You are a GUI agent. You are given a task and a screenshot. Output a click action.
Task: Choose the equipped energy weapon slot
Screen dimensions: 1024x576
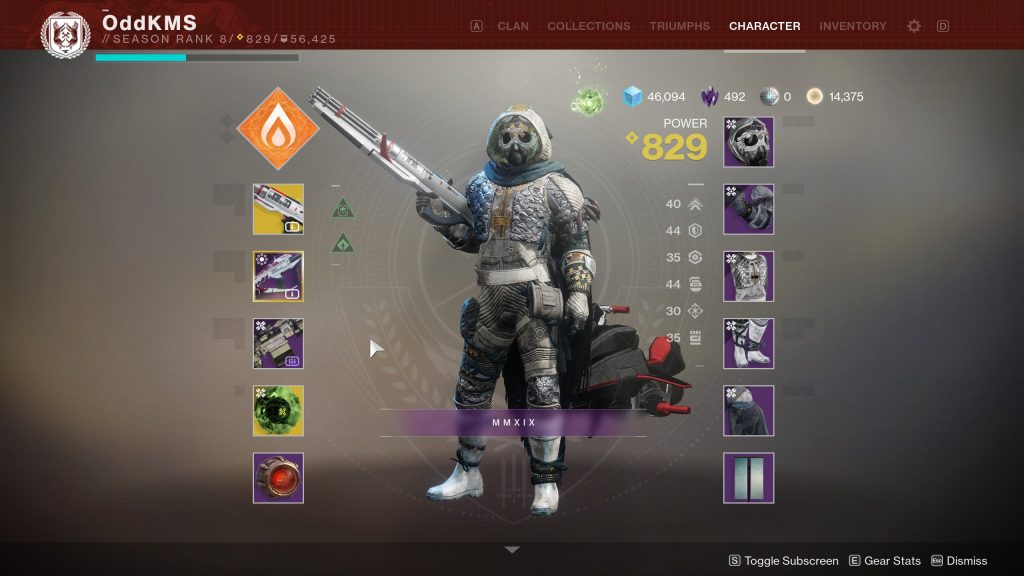click(x=278, y=276)
